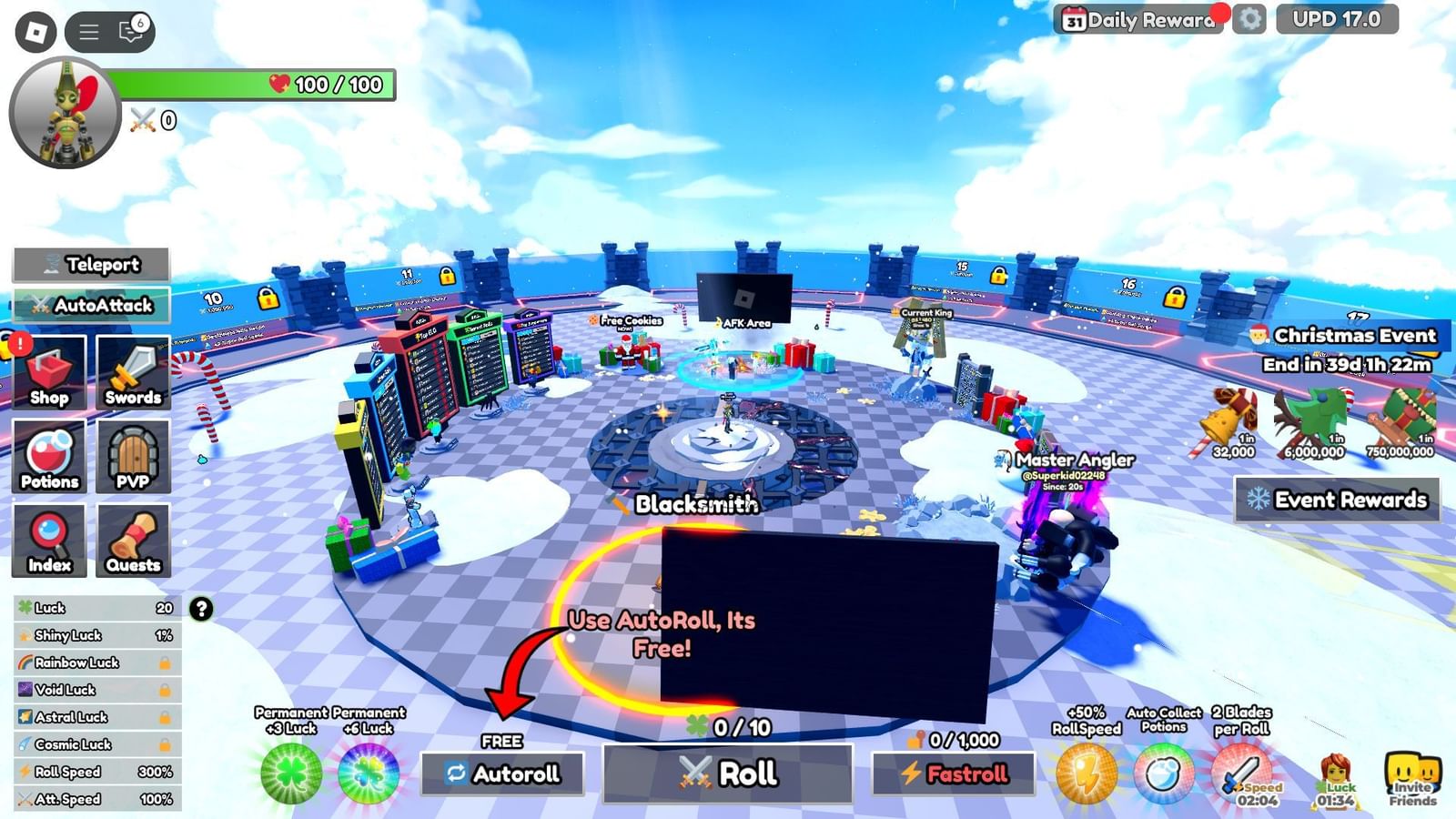Open the Potions menu
This screenshot has height=819, width=1456.
[50, 455]
